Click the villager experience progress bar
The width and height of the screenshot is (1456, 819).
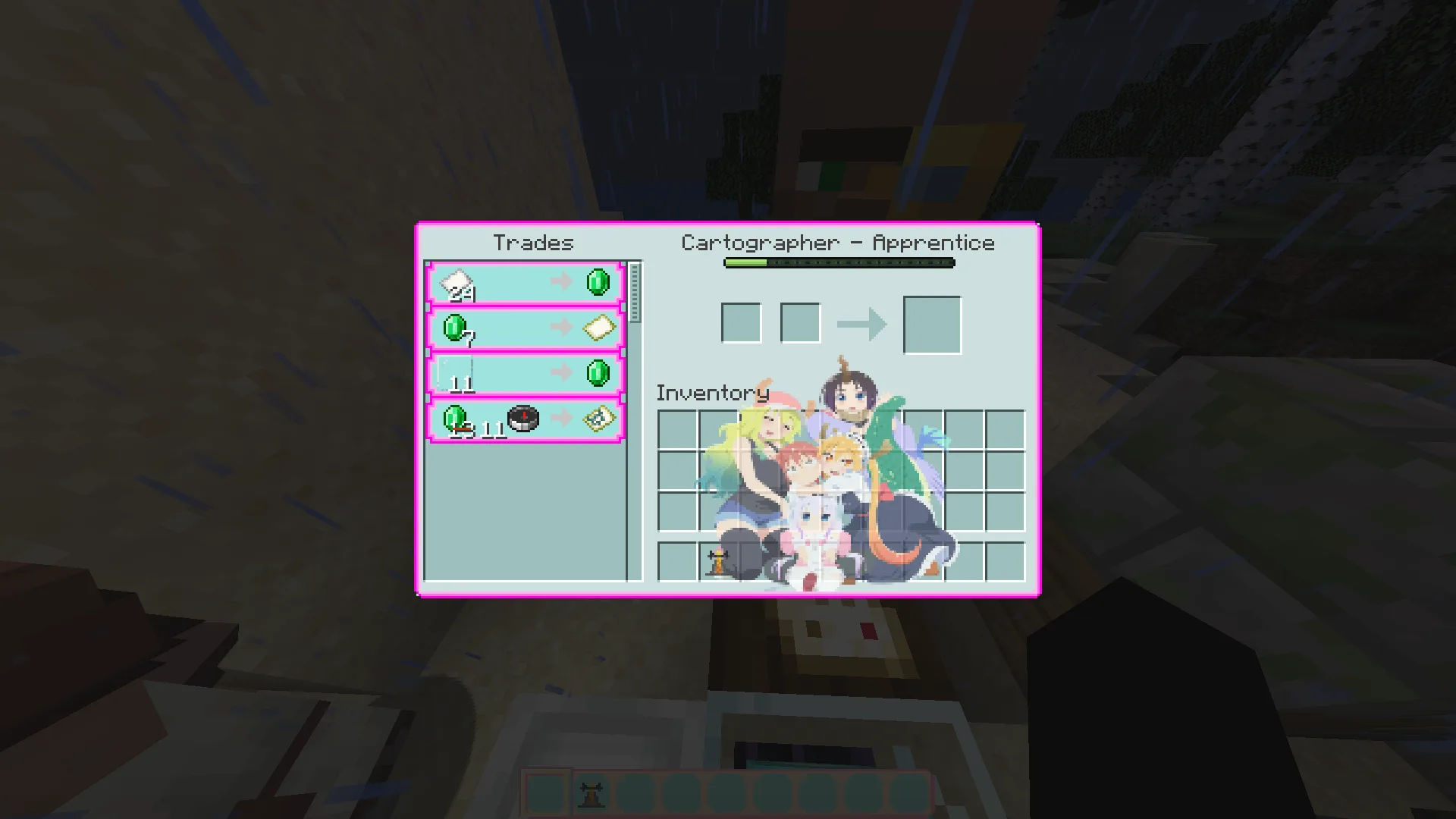838,263
